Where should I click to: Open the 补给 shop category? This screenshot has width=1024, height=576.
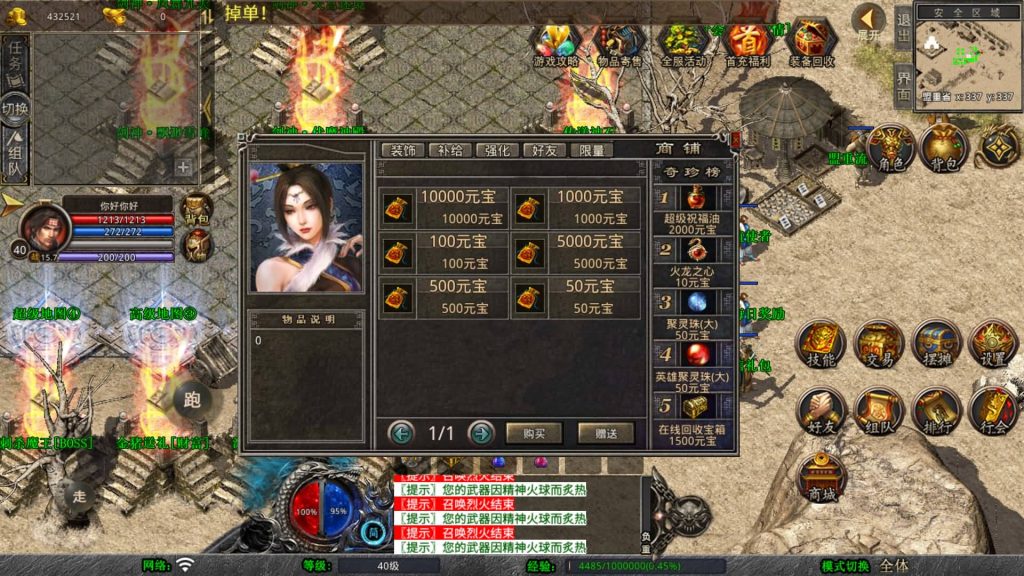450,150
